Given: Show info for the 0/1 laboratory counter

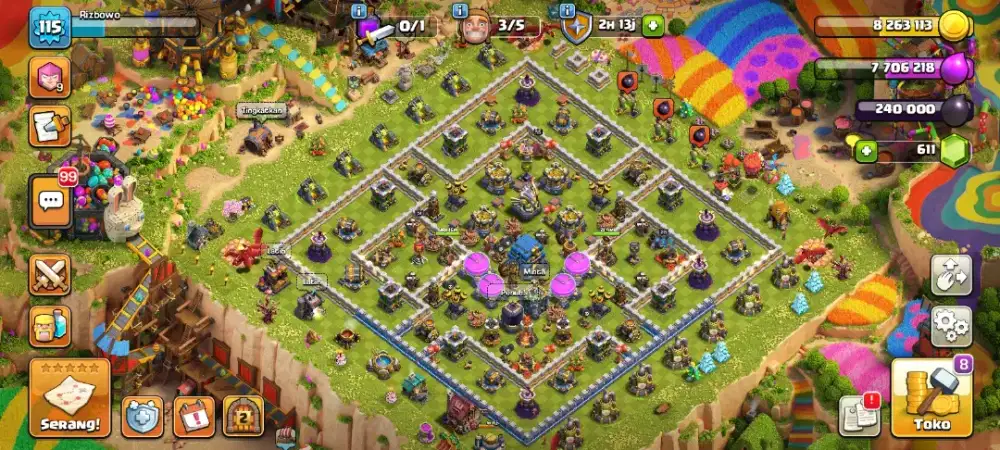Looking at the screenshot, I should [359, 10].
